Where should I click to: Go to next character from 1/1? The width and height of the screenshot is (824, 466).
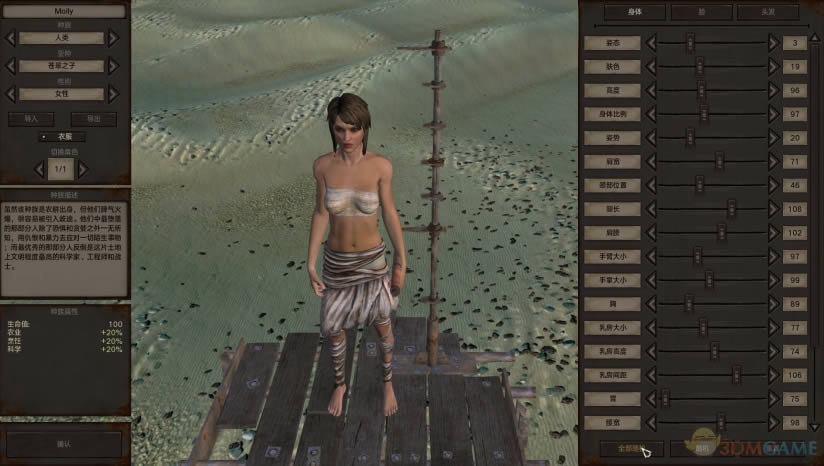click(x=85, y=169)
